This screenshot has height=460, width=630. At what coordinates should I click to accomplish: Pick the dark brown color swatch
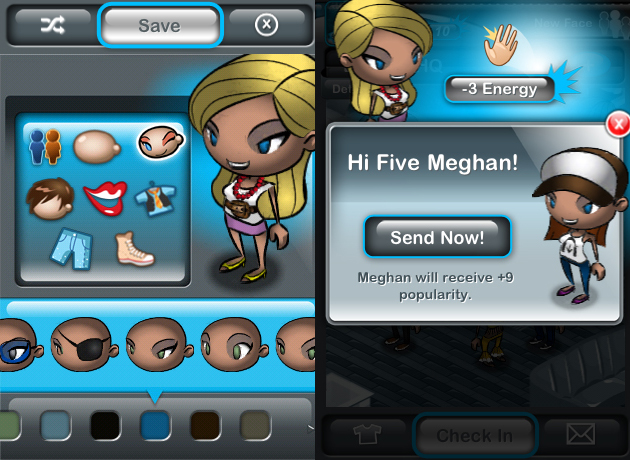click(x=205, y=425)
